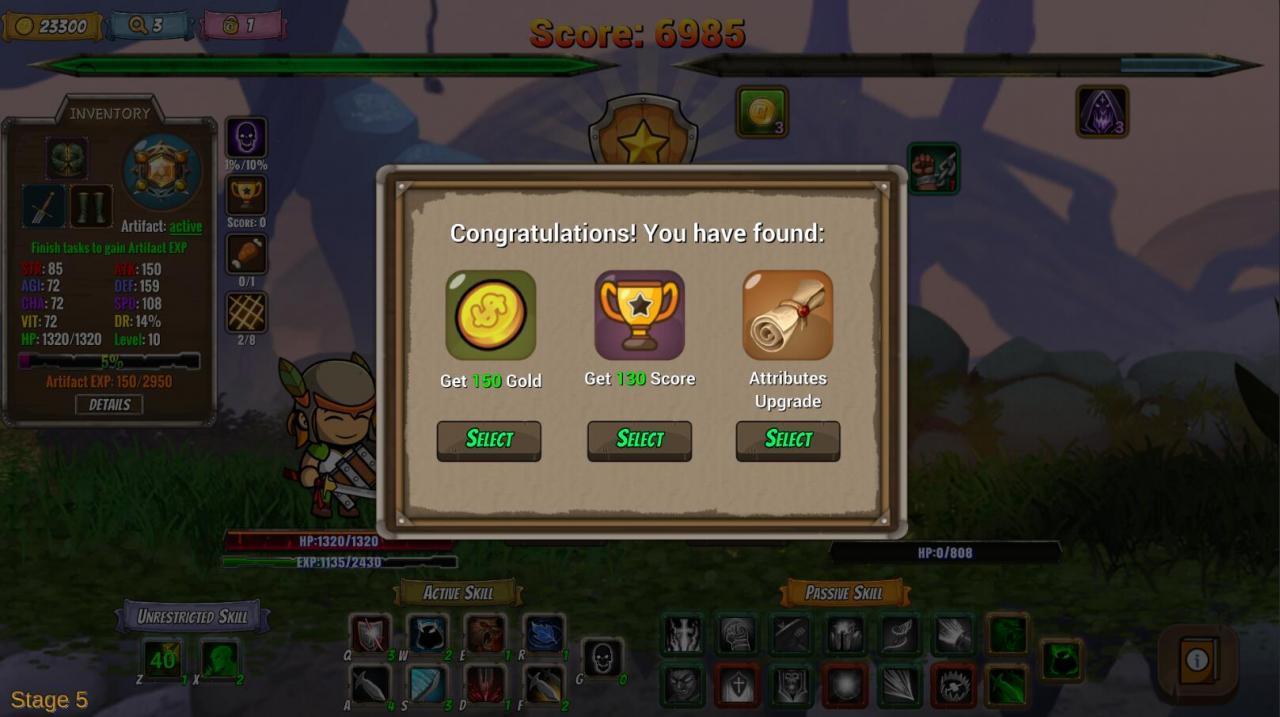Select the chest armor equipment slot

[67, 158]
